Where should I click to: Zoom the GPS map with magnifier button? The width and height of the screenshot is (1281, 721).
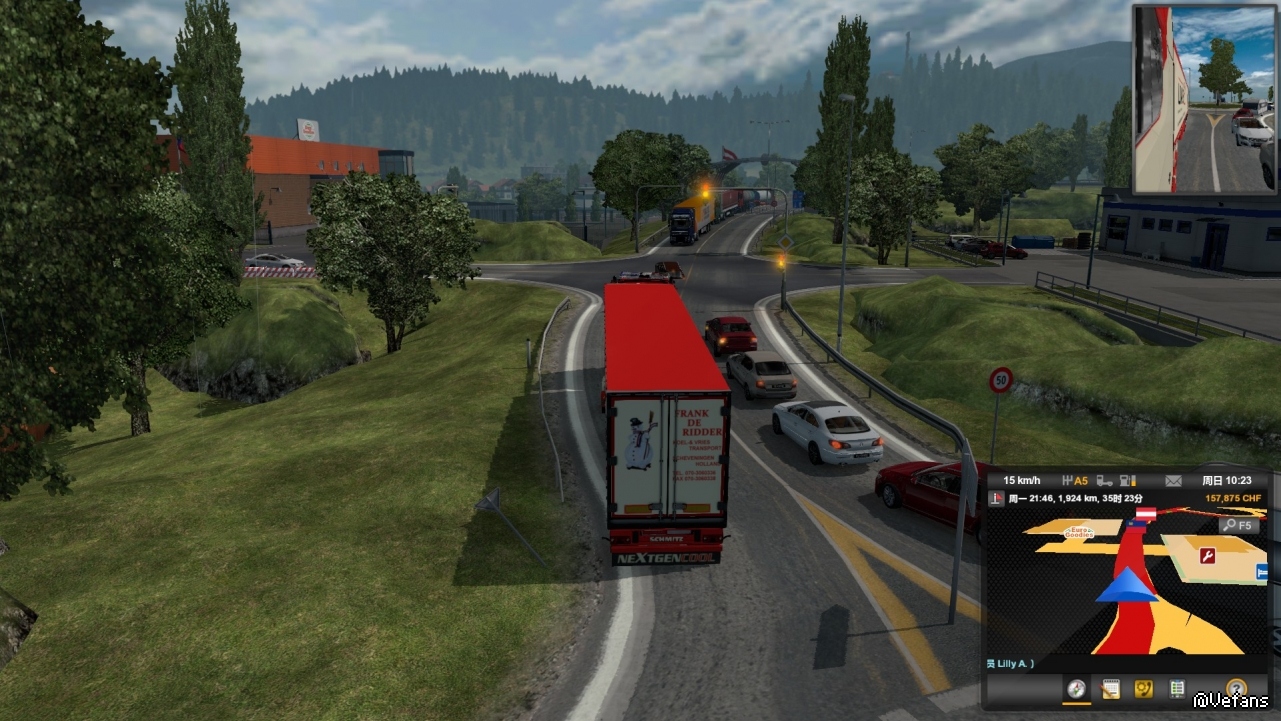(x=1238, y=525)
